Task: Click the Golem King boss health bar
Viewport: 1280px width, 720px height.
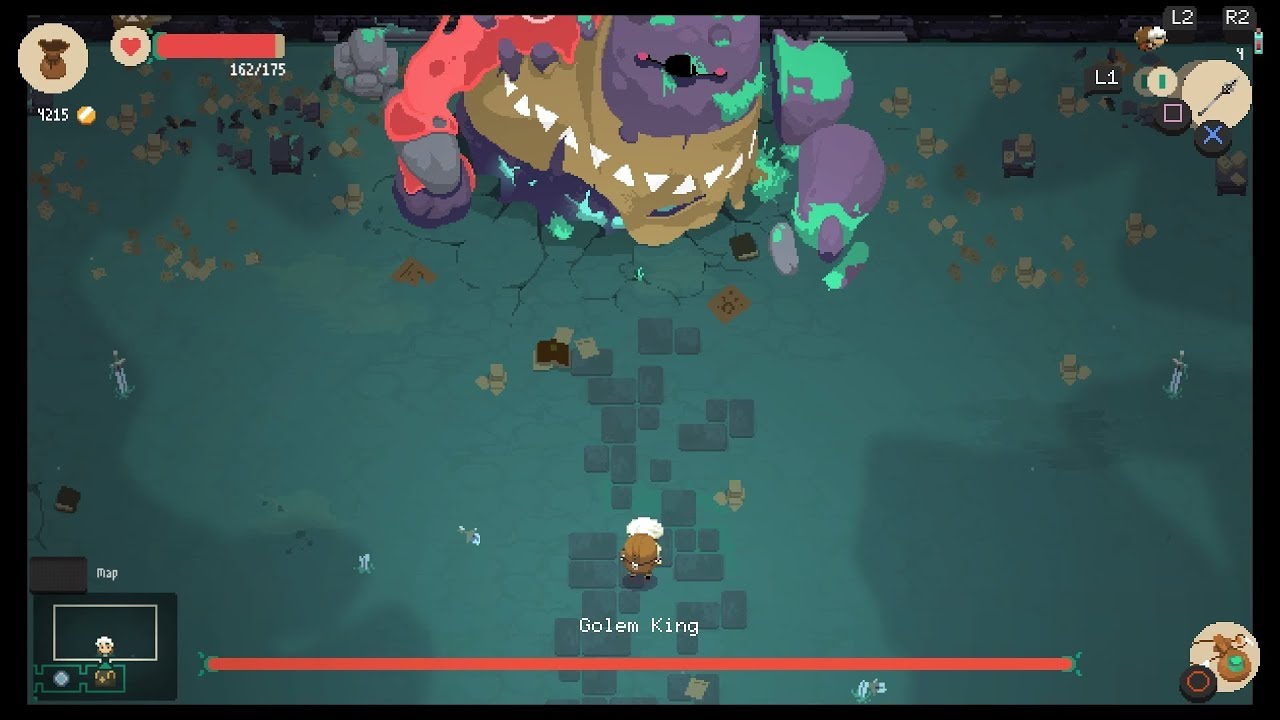Action: [640, 662]
